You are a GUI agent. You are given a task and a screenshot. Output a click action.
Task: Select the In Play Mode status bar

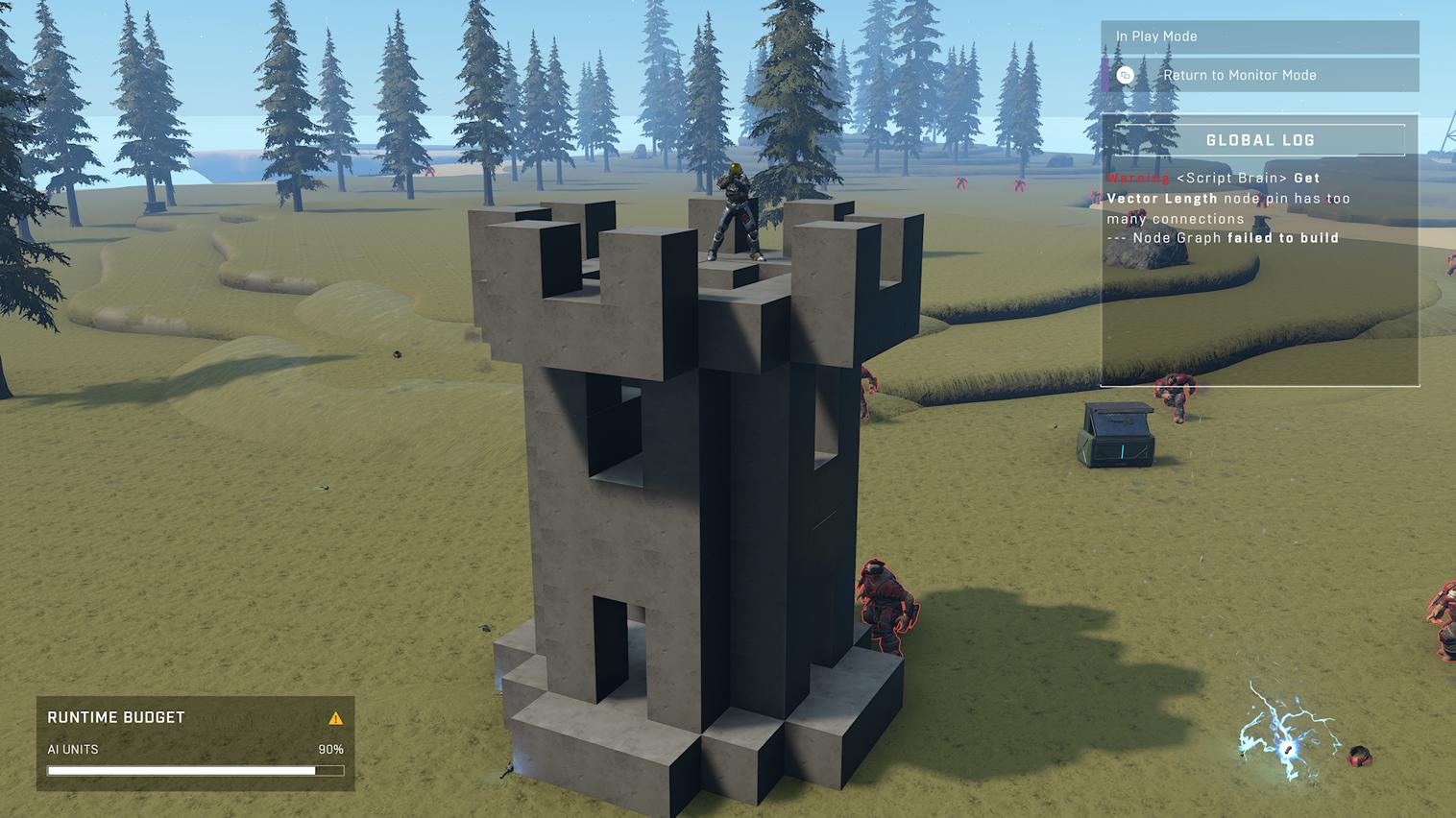coord(1259,36)
